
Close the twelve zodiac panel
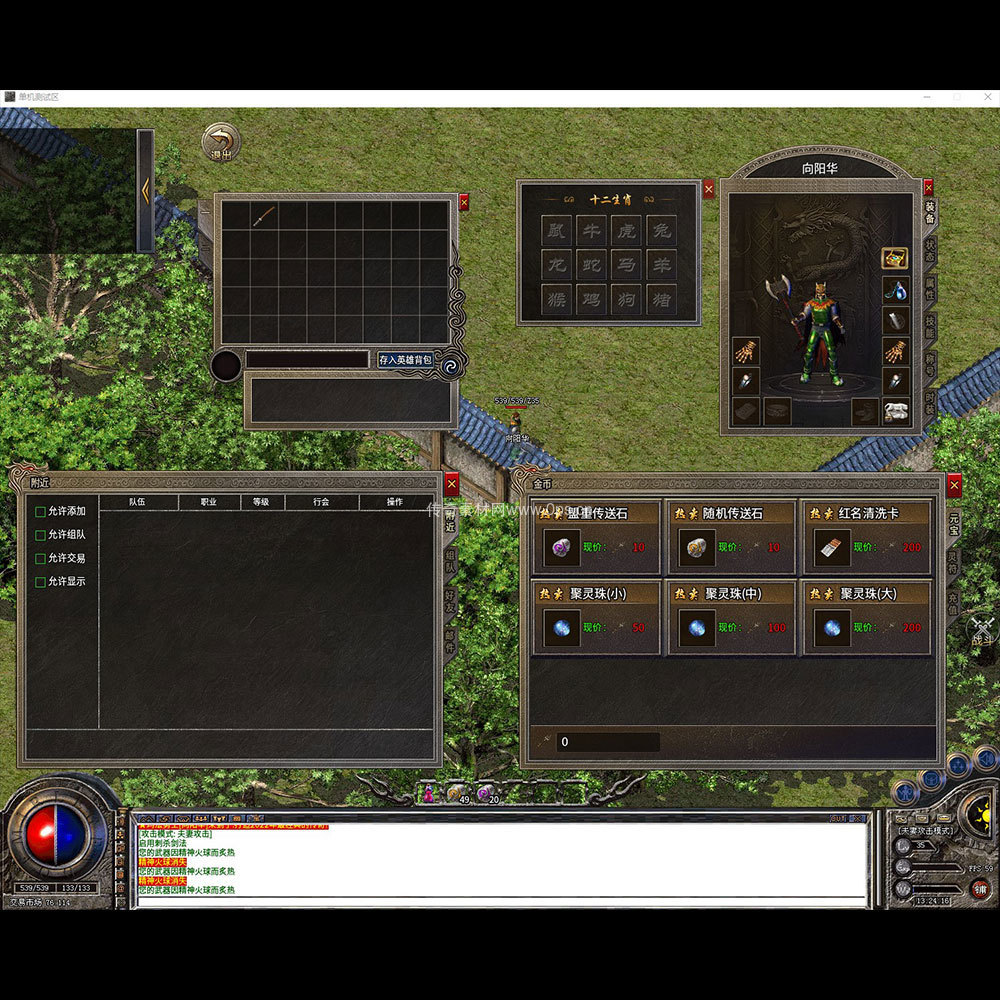pos(709,189)
